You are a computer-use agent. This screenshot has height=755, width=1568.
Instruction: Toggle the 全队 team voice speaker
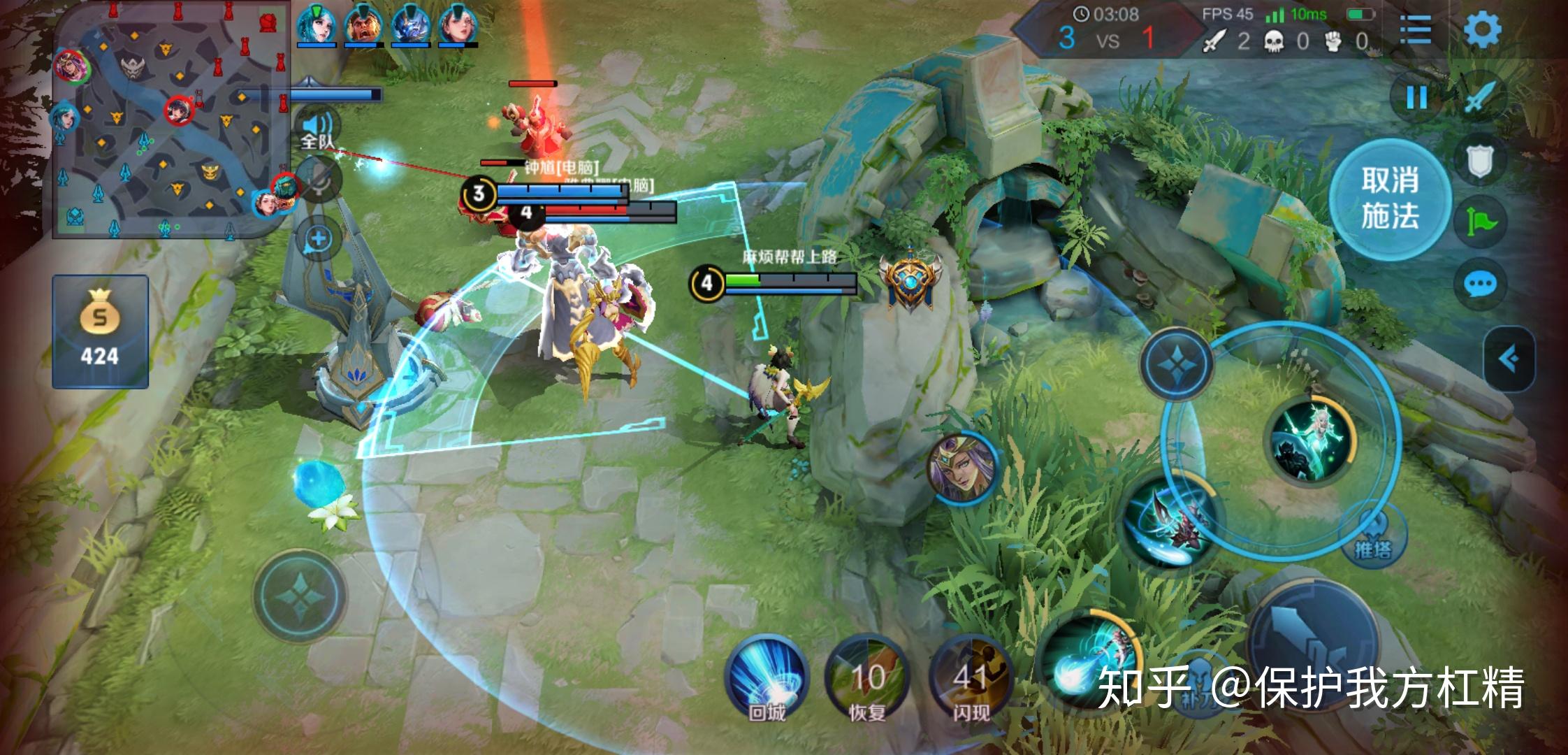pyautogui.click(x=318, y=129)
